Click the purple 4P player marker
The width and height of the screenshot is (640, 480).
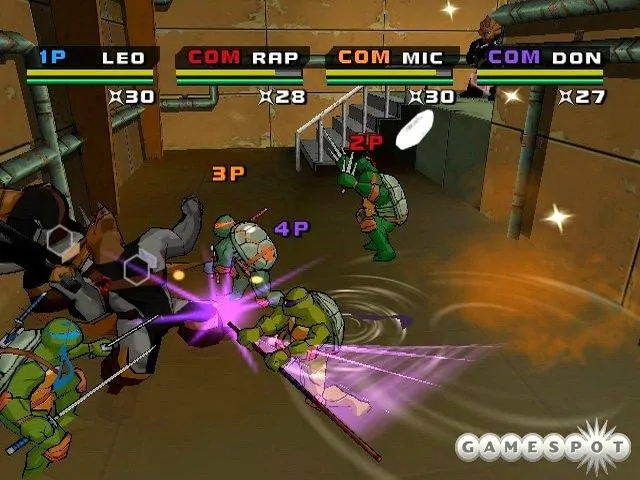(x=292, y=229)
